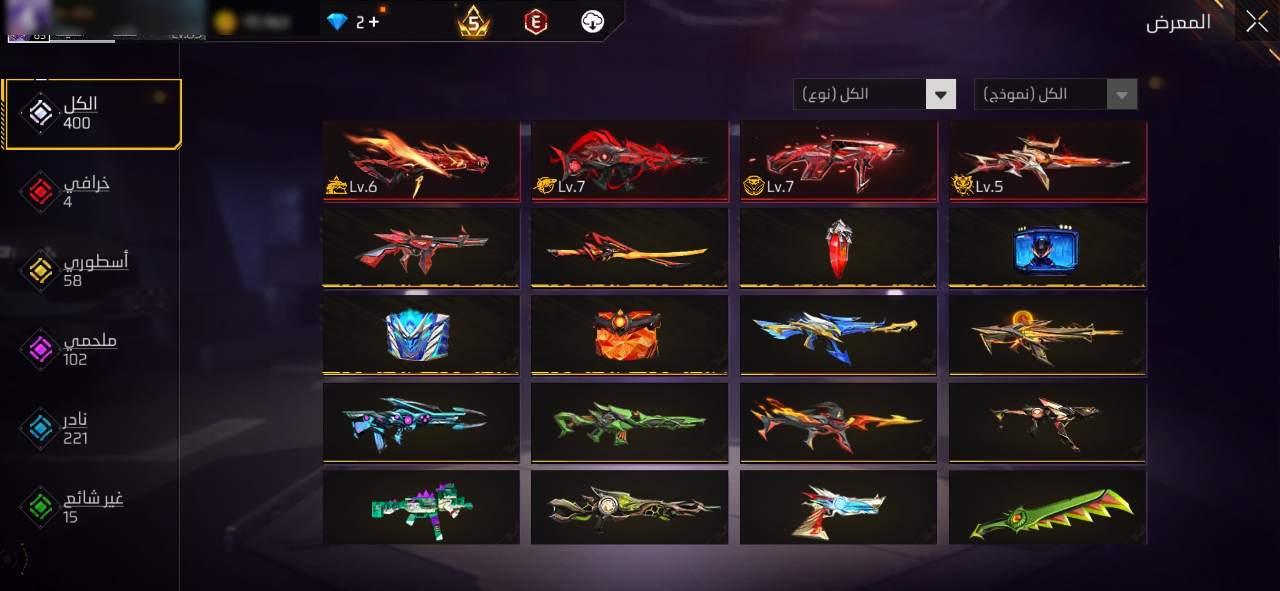
Task: Click the diamond currency plus button
Action: pyautogui.click(x=373, y=22)
